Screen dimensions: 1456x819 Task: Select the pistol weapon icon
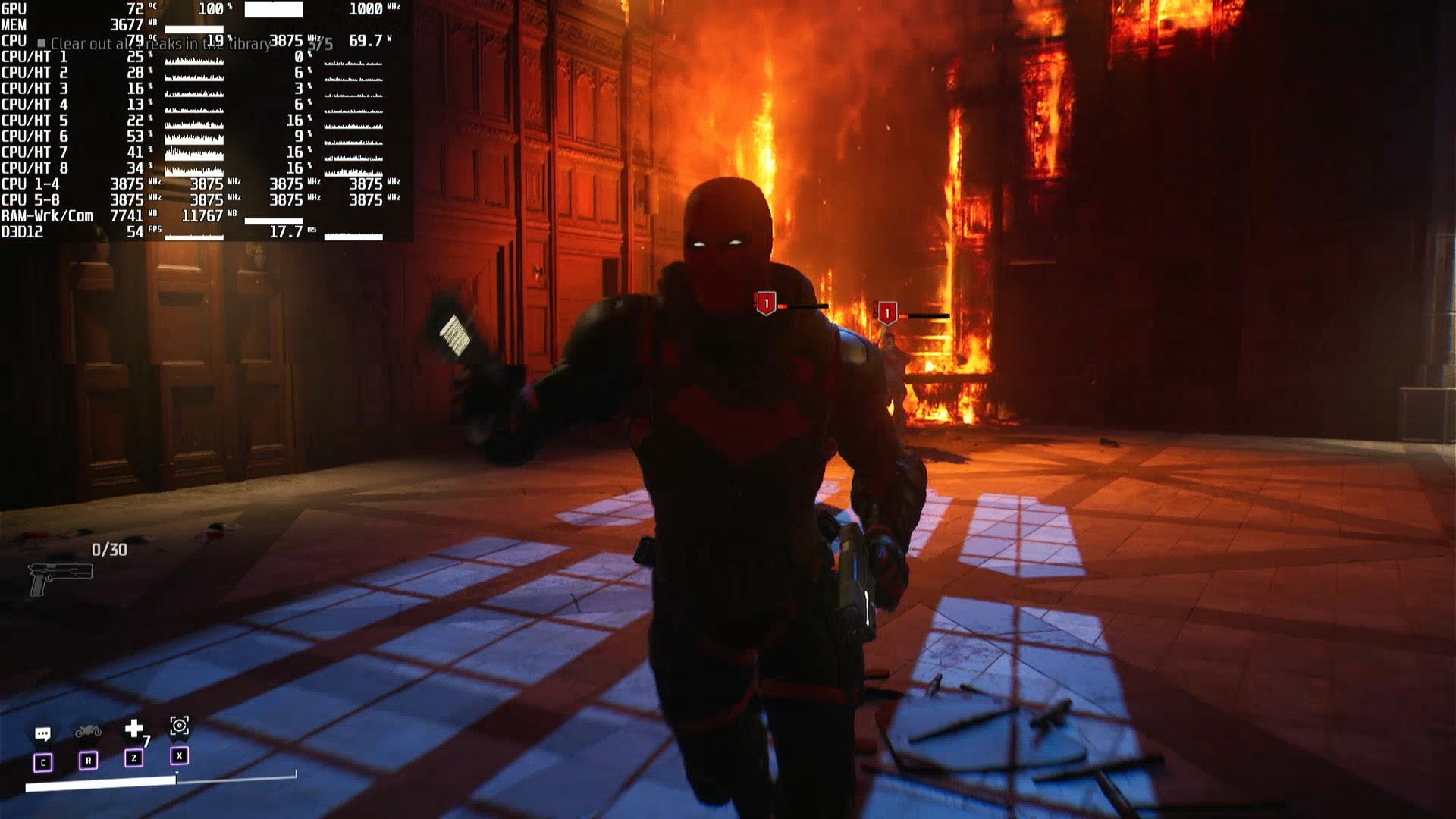pyautogui.click(x=59, y=579)
